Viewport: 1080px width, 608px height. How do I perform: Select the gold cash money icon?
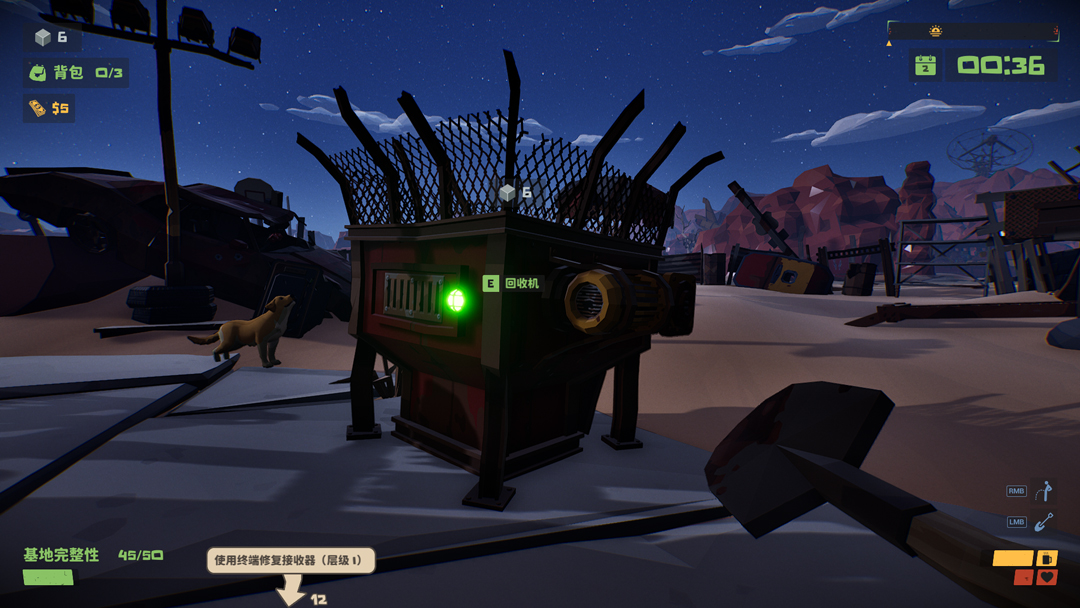(x=37, y=108)
